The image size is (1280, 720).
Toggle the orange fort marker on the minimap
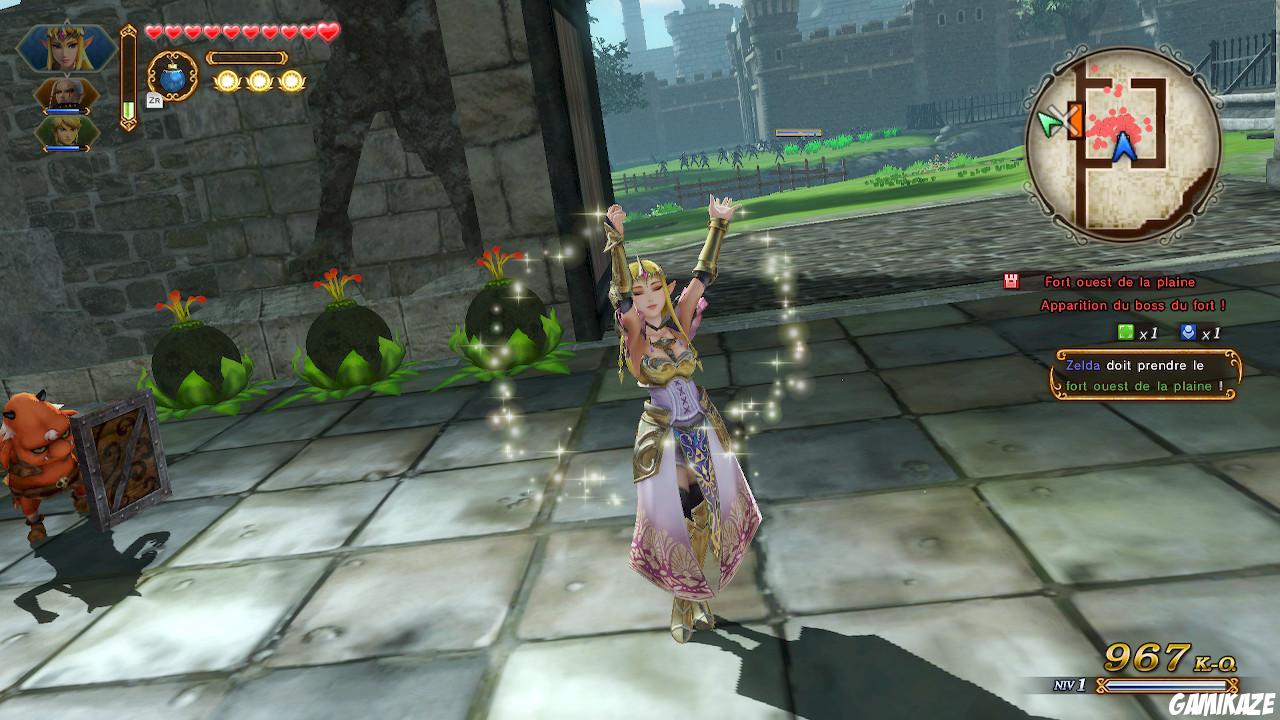point(1077,120)
